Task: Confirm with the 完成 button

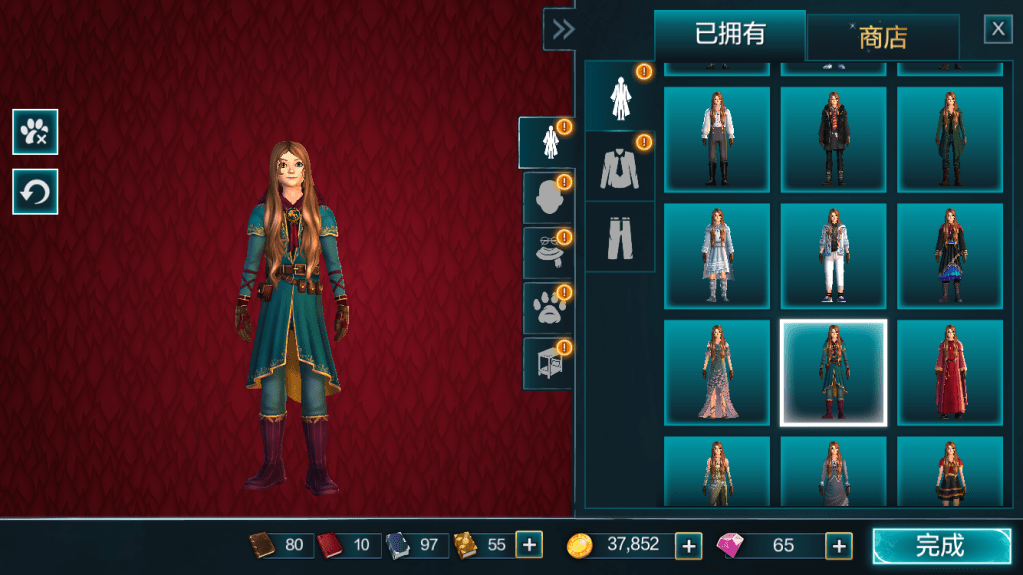Action: (941, 546)
